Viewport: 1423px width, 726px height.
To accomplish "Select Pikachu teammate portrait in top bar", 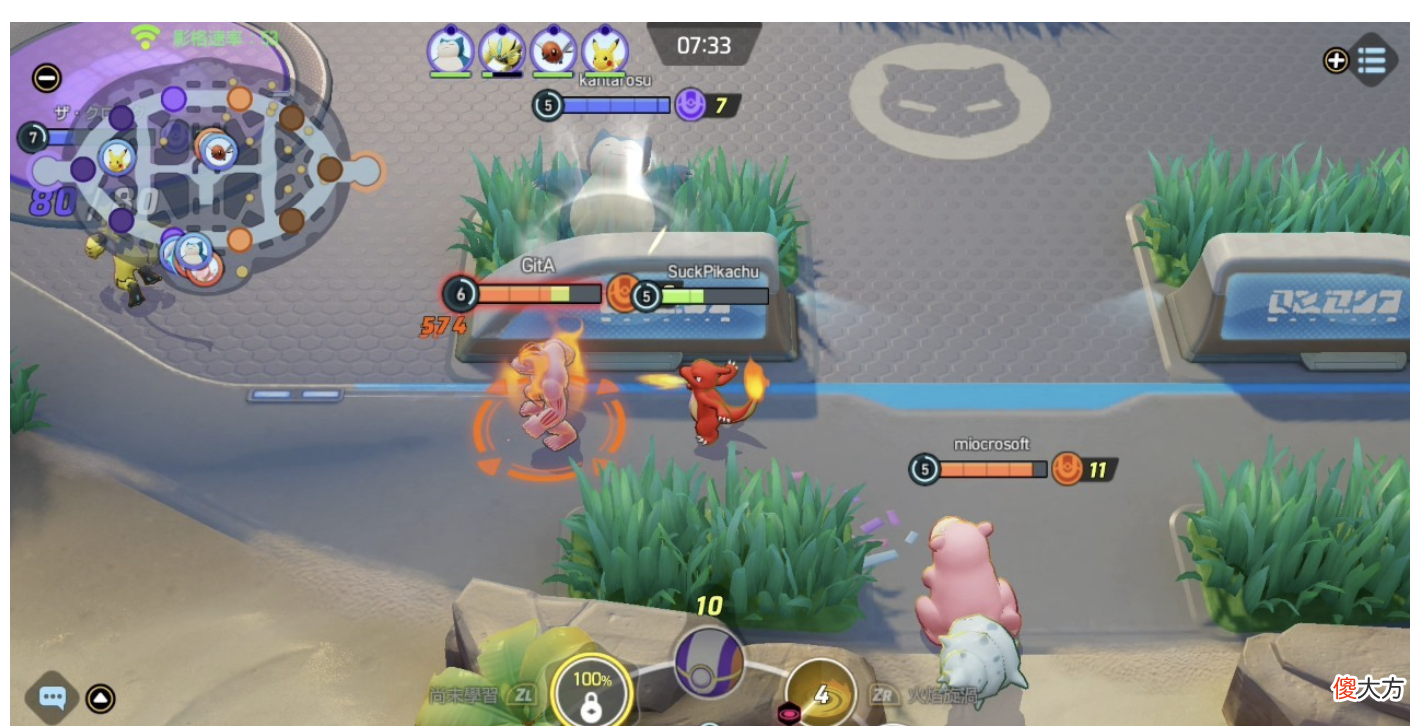I will click(x=604, y=50).
